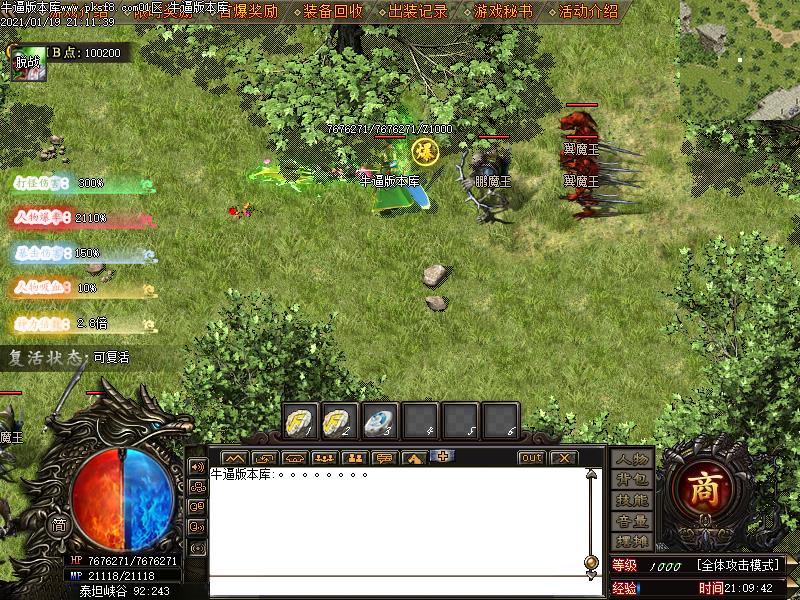Open the 出装记录 drop record menu

pyautogui.click(x=418, y=12)
